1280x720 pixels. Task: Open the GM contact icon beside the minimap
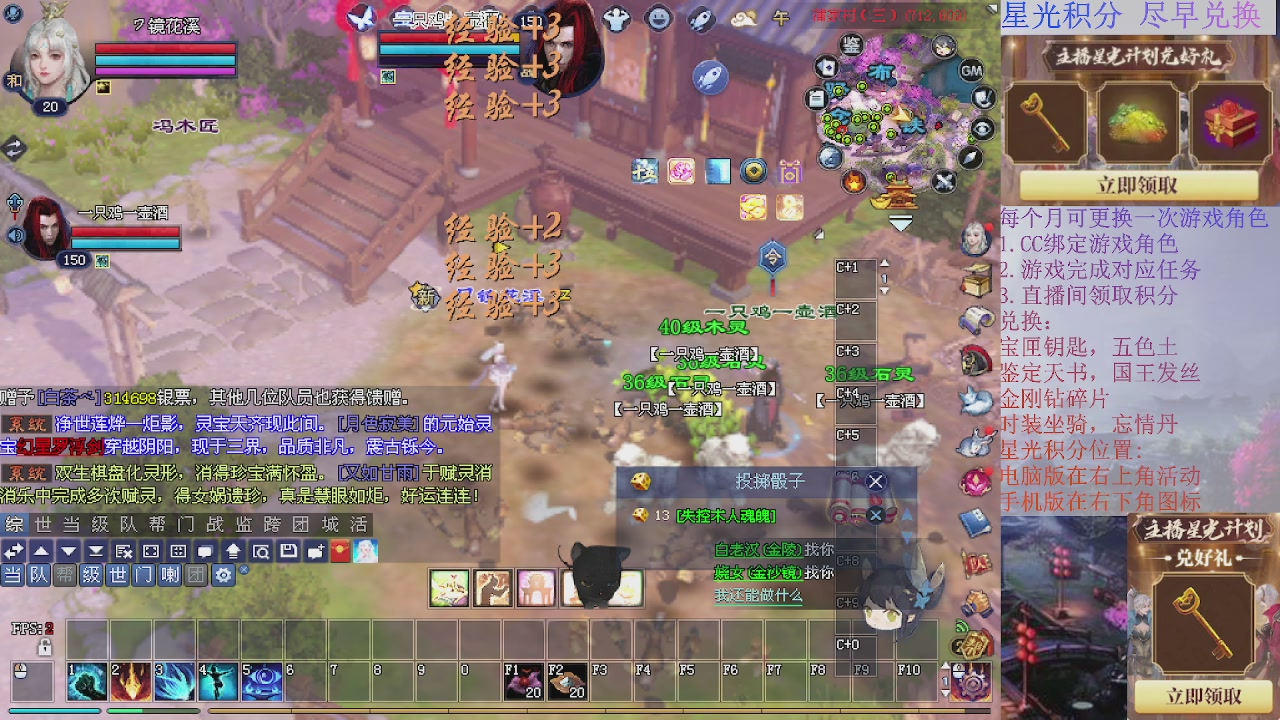[970, 72]
